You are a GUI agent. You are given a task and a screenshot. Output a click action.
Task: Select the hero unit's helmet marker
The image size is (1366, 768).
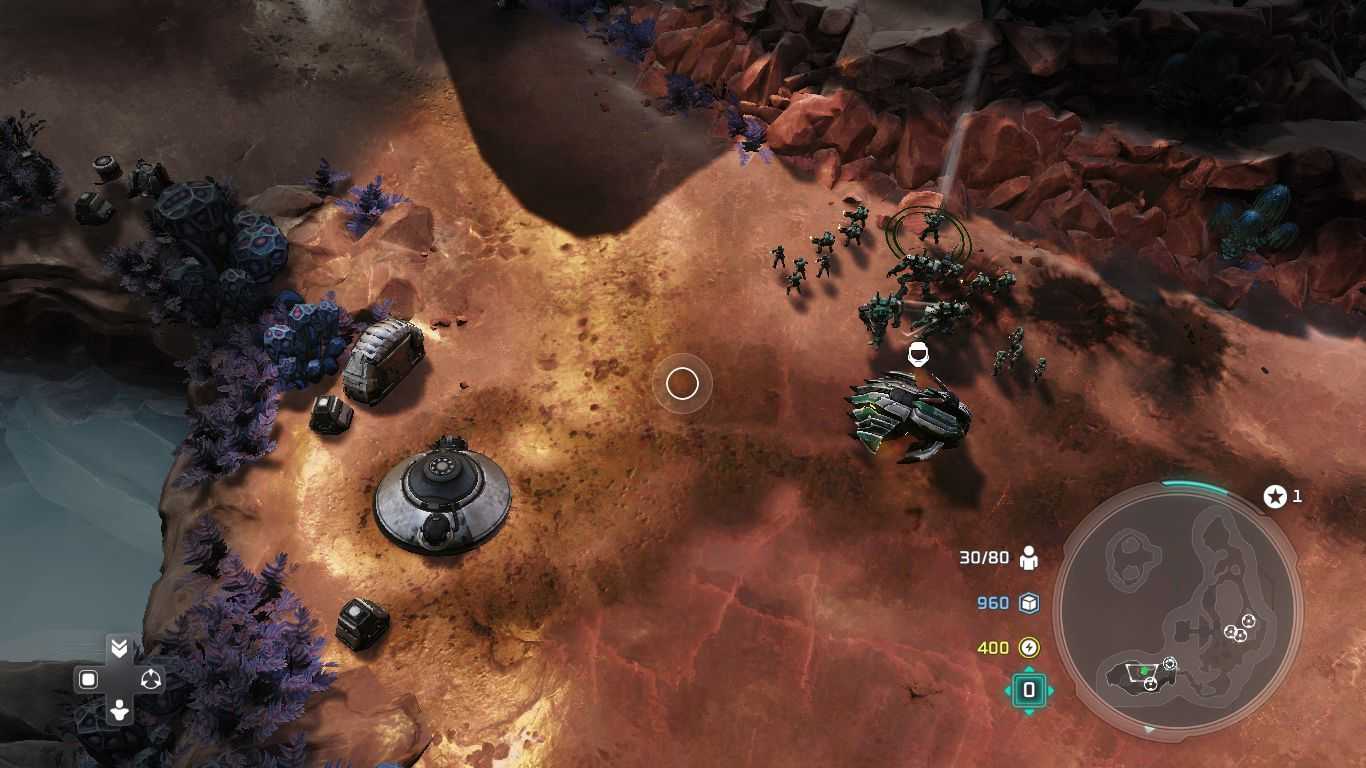916,354
